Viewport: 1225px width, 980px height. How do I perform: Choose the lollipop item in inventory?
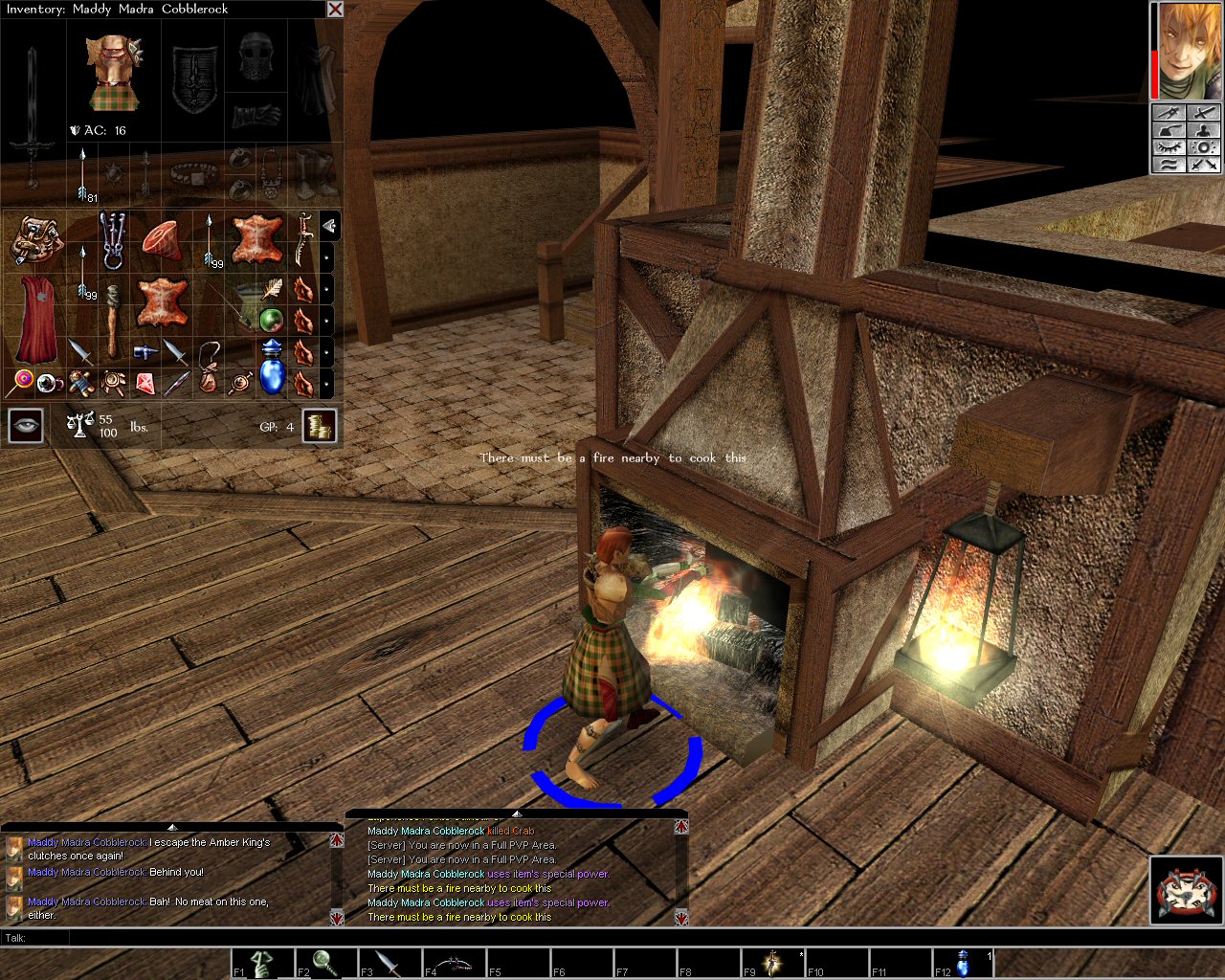pyautogui.click(x=21, y=383)
